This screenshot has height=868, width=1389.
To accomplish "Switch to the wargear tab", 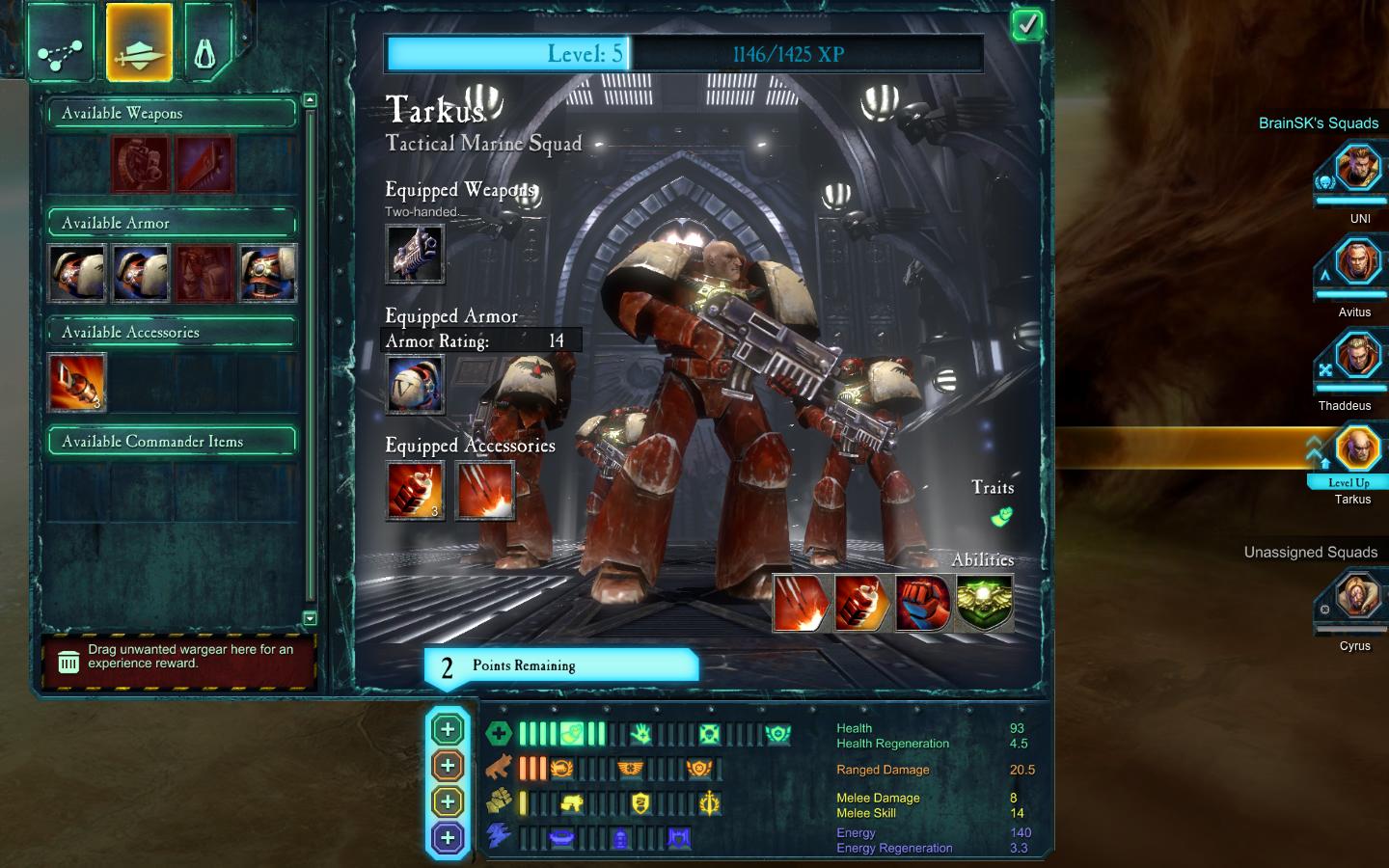I will click(x=139, y=41).
